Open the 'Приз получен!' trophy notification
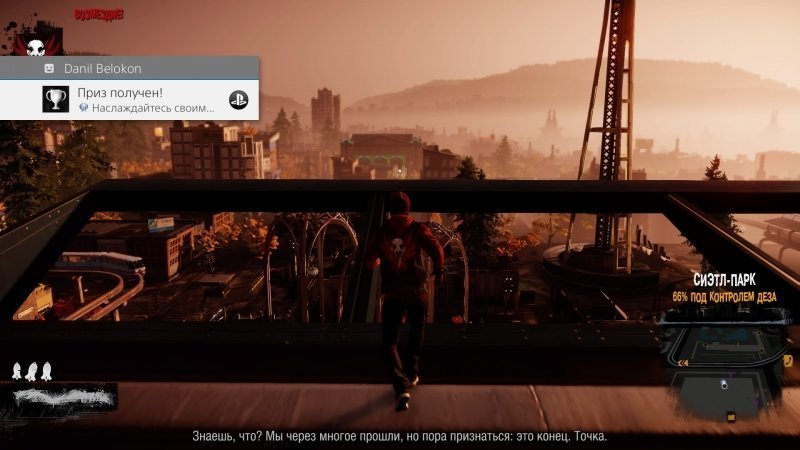This screenshot has width=800, height=450. 130,100
